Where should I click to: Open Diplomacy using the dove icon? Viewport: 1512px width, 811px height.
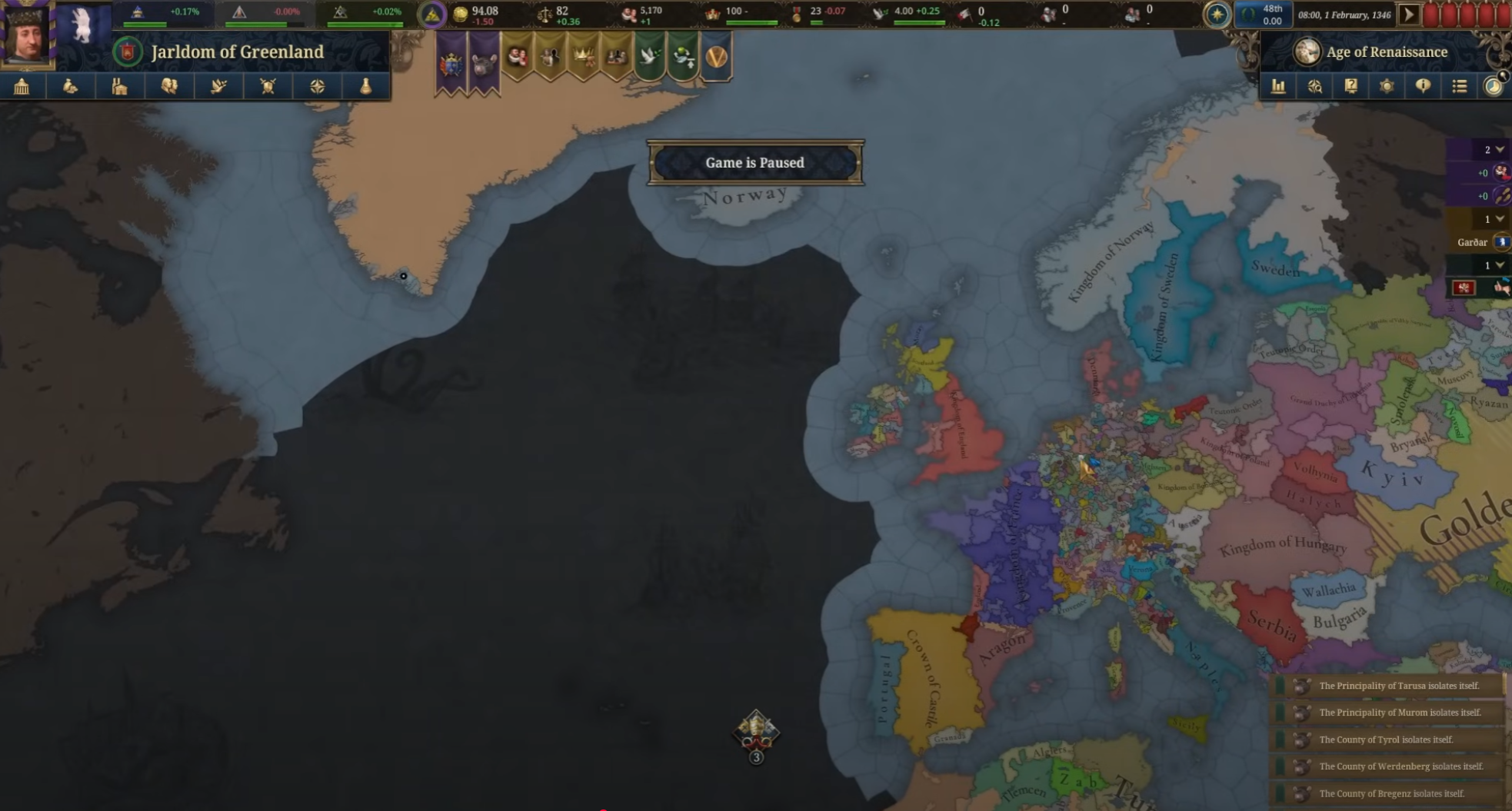coord(219,86)
